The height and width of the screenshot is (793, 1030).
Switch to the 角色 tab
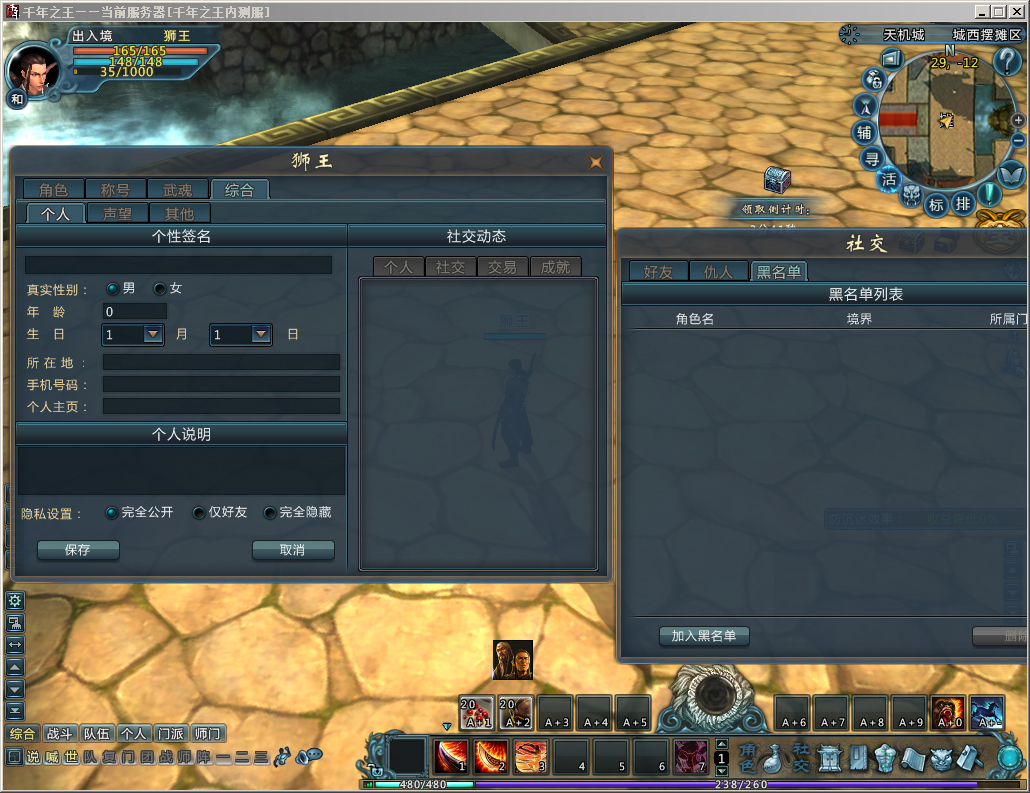pos(54,189)
